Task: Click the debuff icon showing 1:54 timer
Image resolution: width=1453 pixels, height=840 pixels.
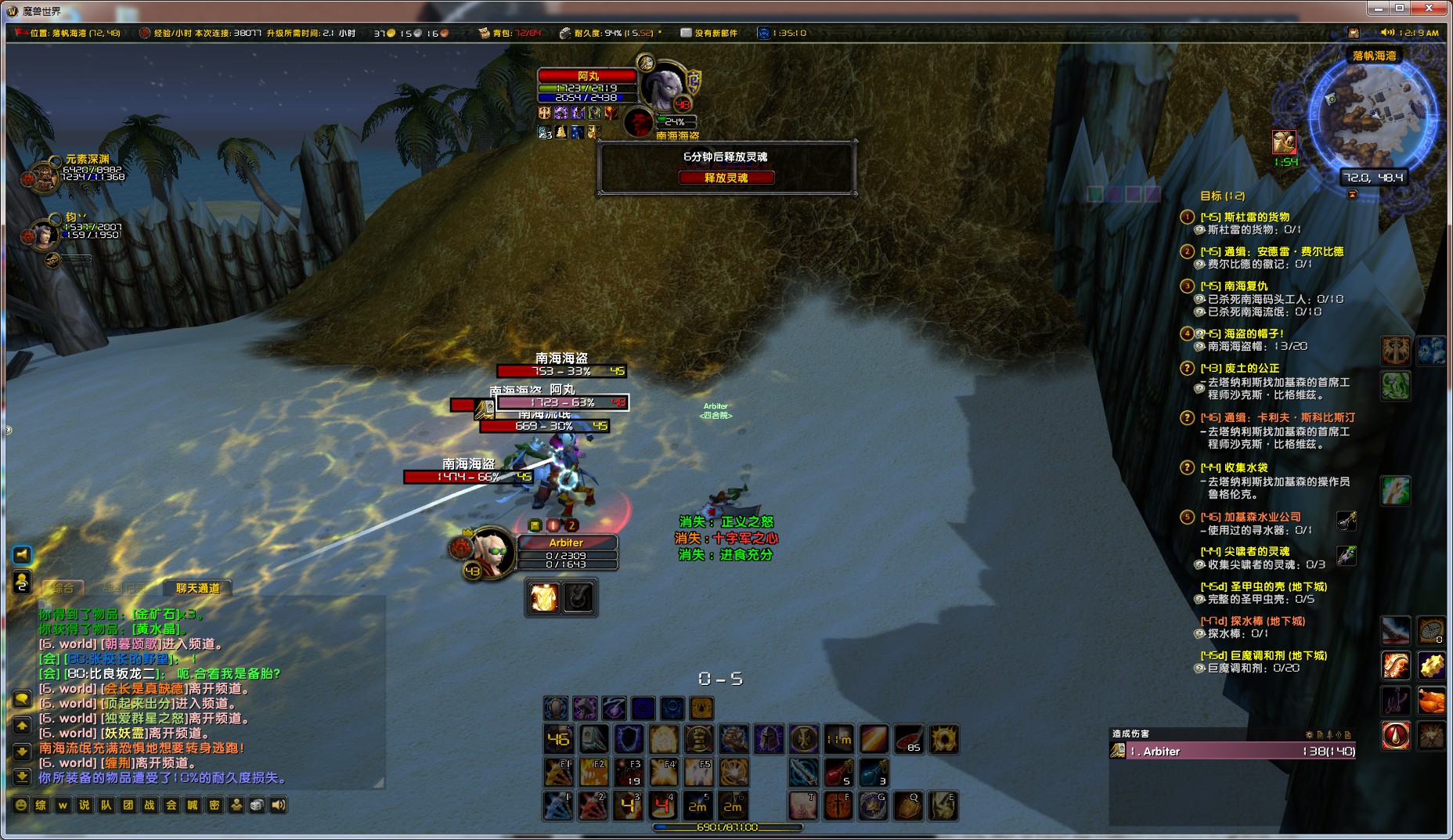Action: click(x=1284, y=142)
